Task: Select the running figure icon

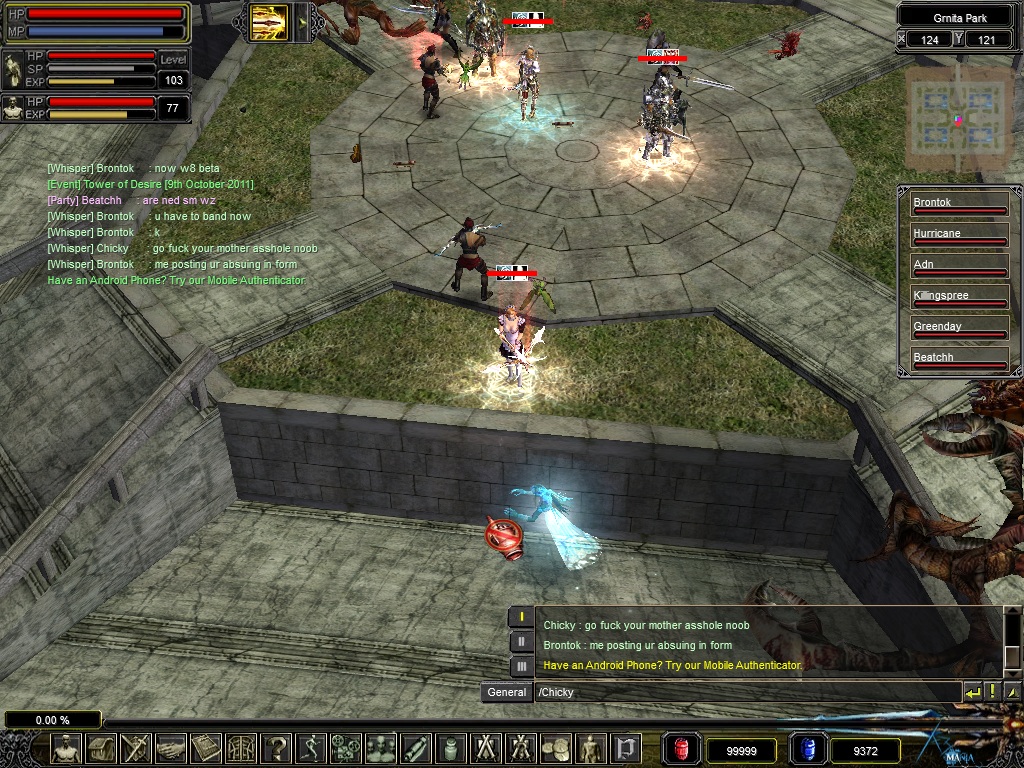Action: coord(311,748)
